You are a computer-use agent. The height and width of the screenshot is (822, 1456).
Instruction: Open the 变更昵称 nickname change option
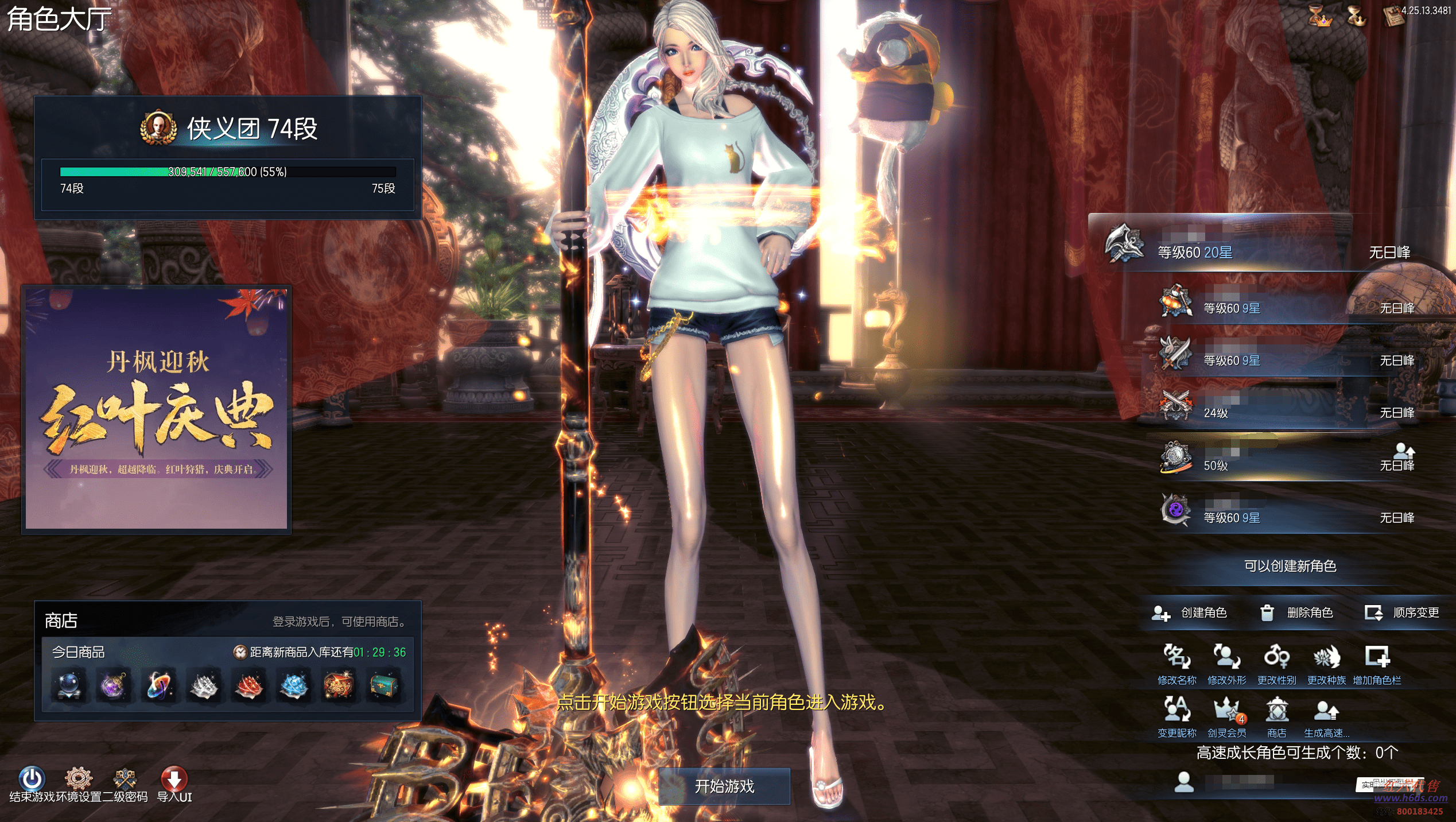[x=1177, y=711]
